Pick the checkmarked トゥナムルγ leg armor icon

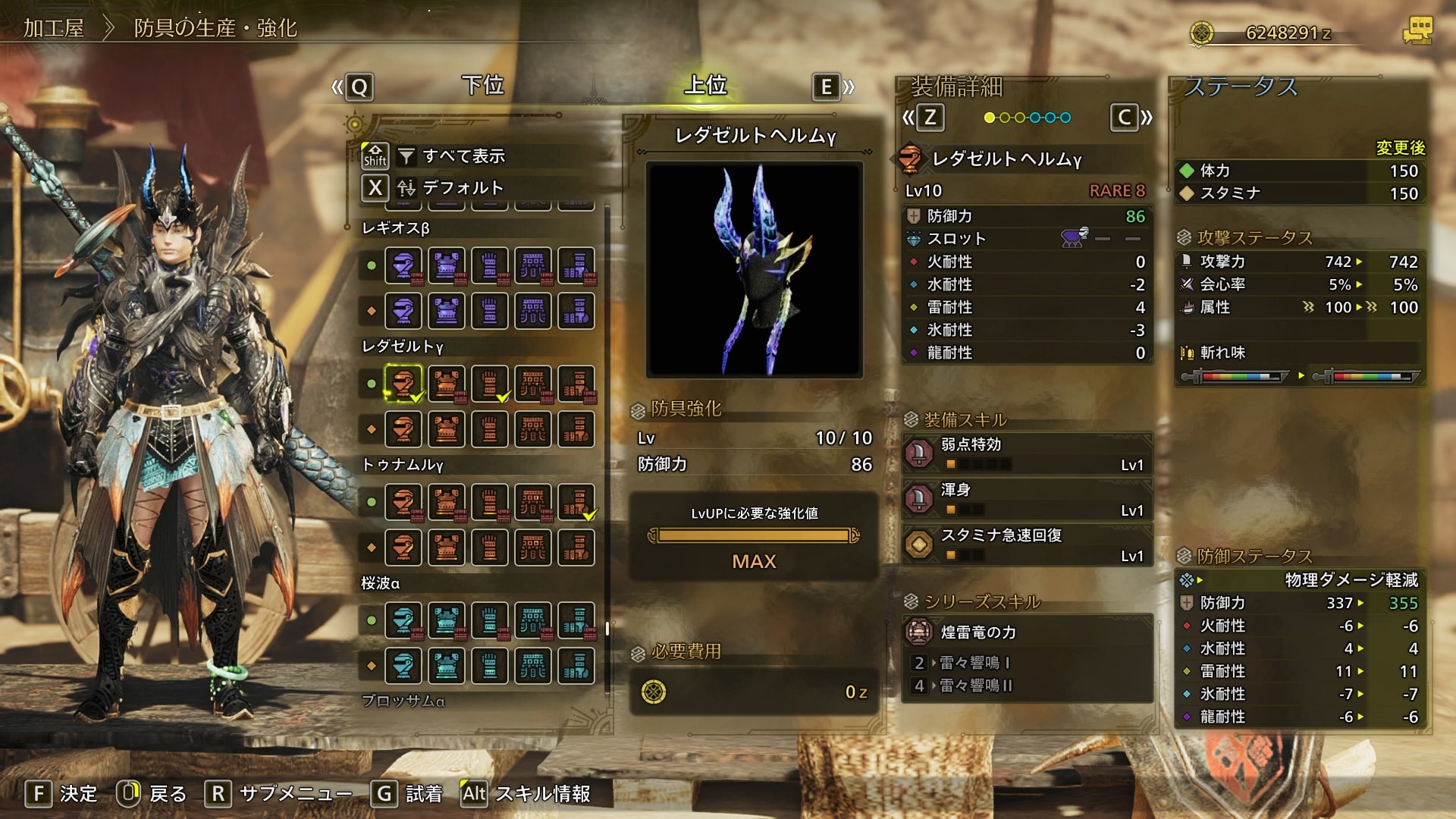[x=576, y=501]
